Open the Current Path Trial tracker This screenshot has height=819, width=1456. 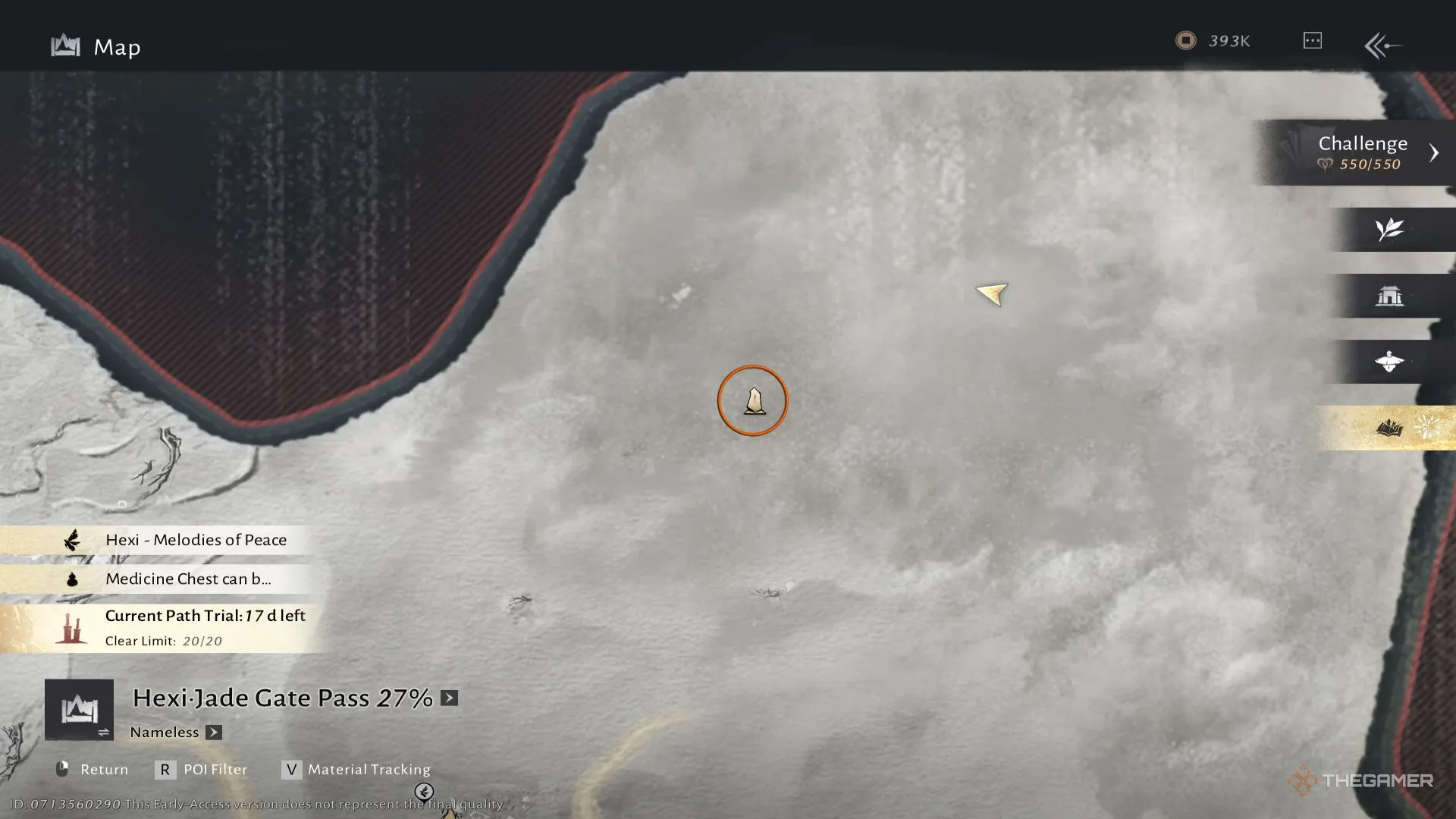click(204, 627)
